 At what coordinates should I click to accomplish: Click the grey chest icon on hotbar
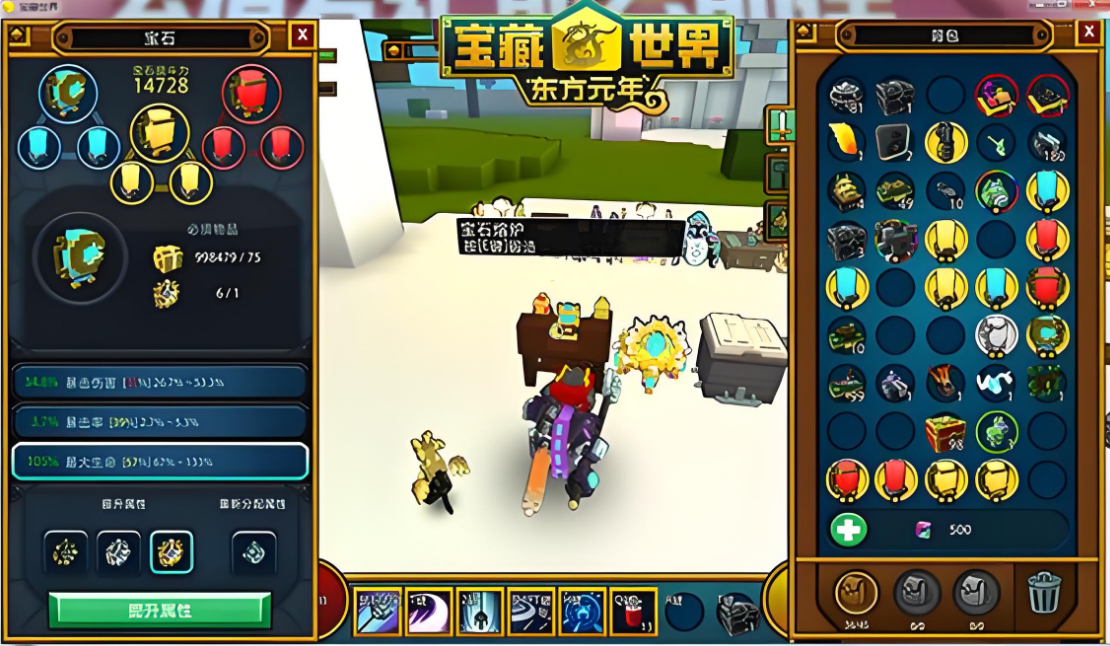[x=738, y=611]
